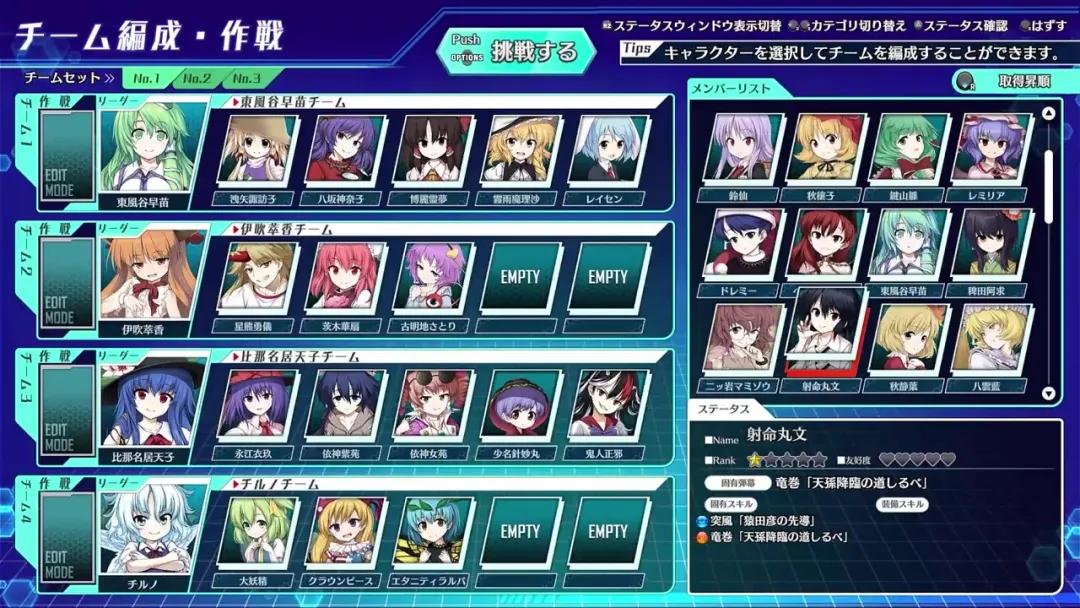Screen dimensions: 1080x608
Task: Select leader 比那名居天子 in team 3
Action: (x=147, y=406)
